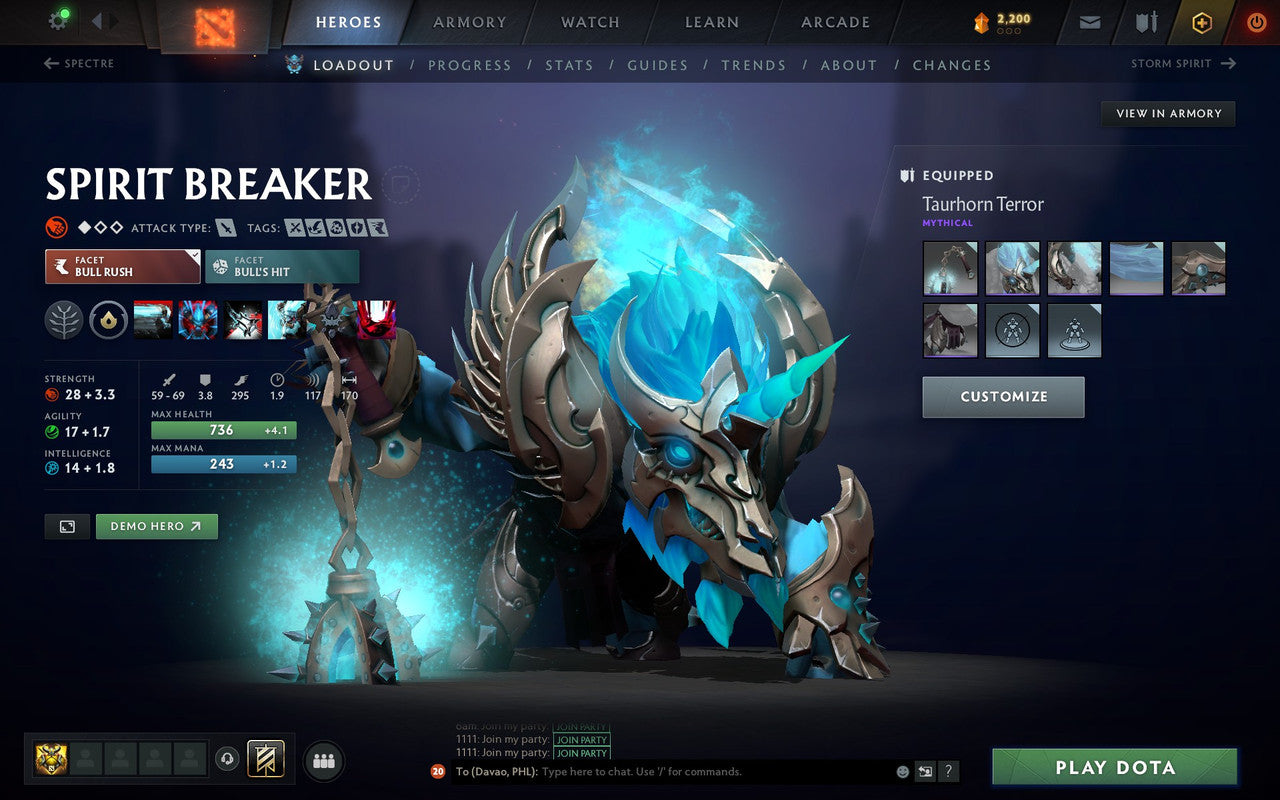Screen dimensions: 1280x800
Task: Open the mail inbox icon
Action: click(x=1088, y=20)
